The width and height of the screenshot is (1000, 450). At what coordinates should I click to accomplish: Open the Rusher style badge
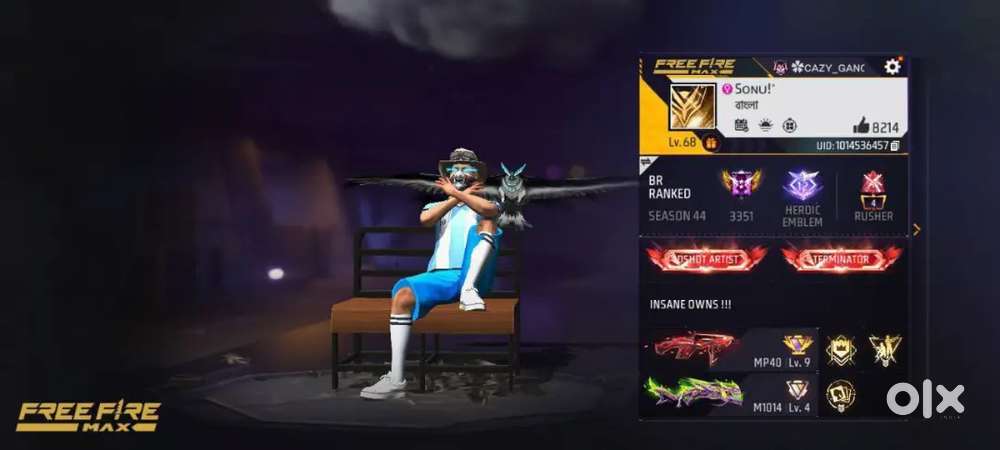[x=873, y=188]
